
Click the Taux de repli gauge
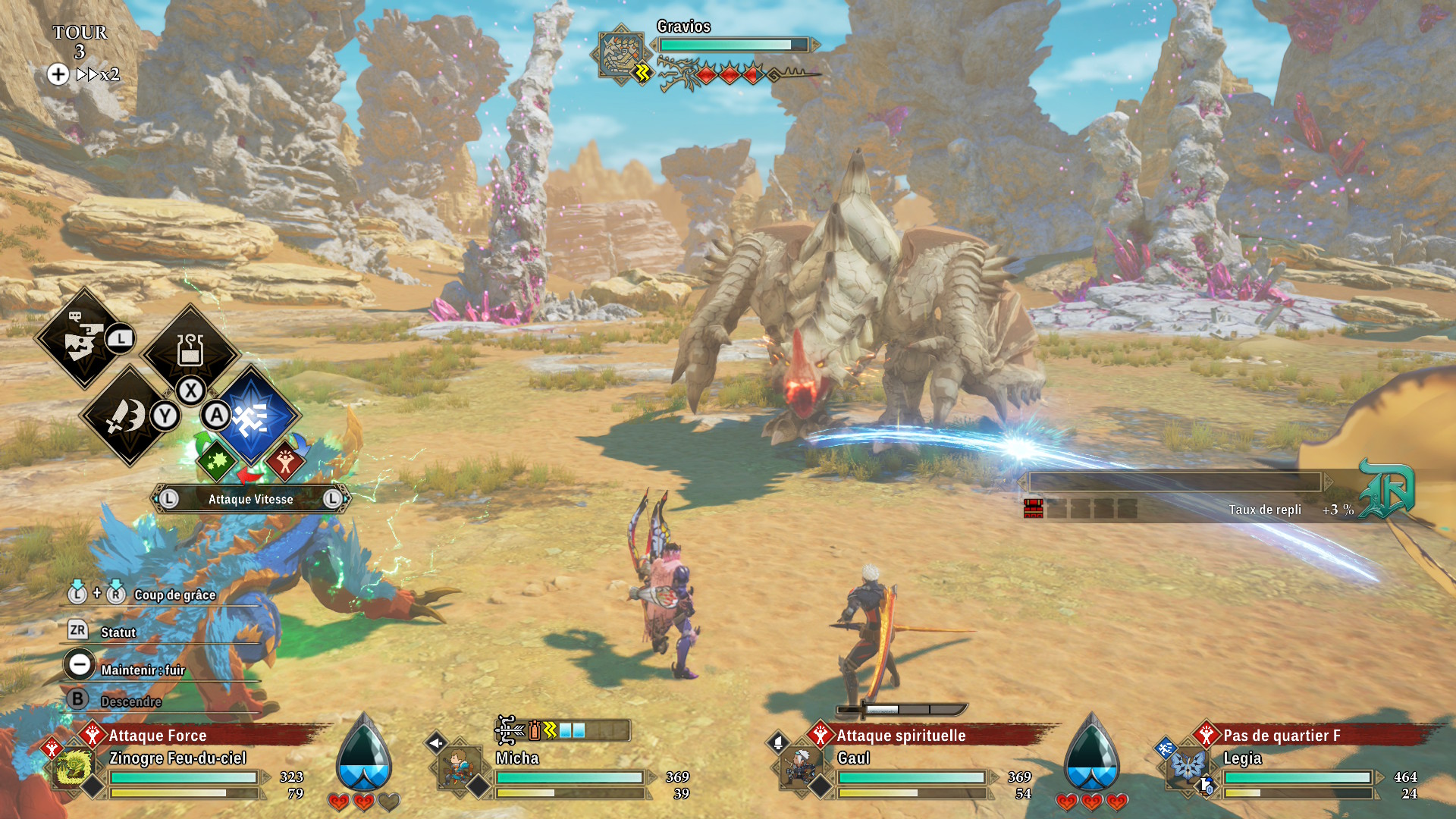click(1175, 482)
